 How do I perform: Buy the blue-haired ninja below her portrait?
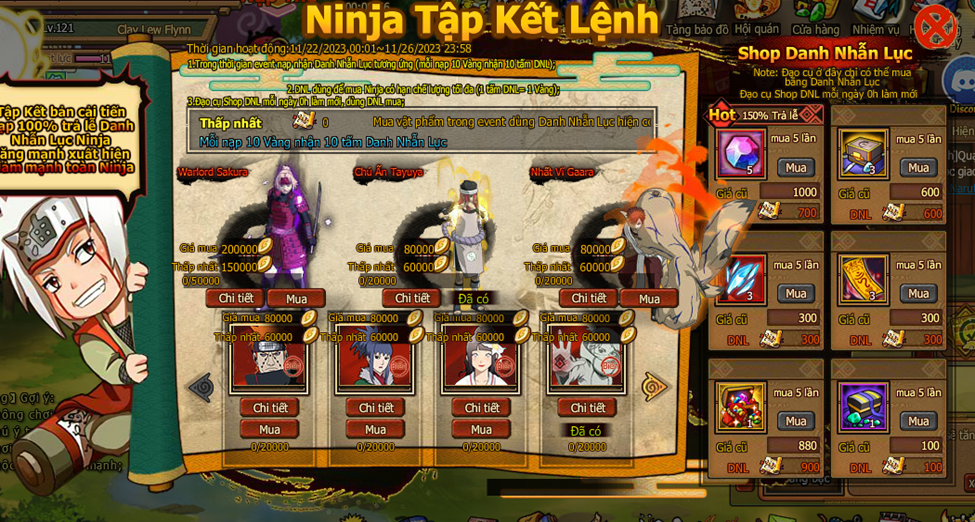pos(375,429)
